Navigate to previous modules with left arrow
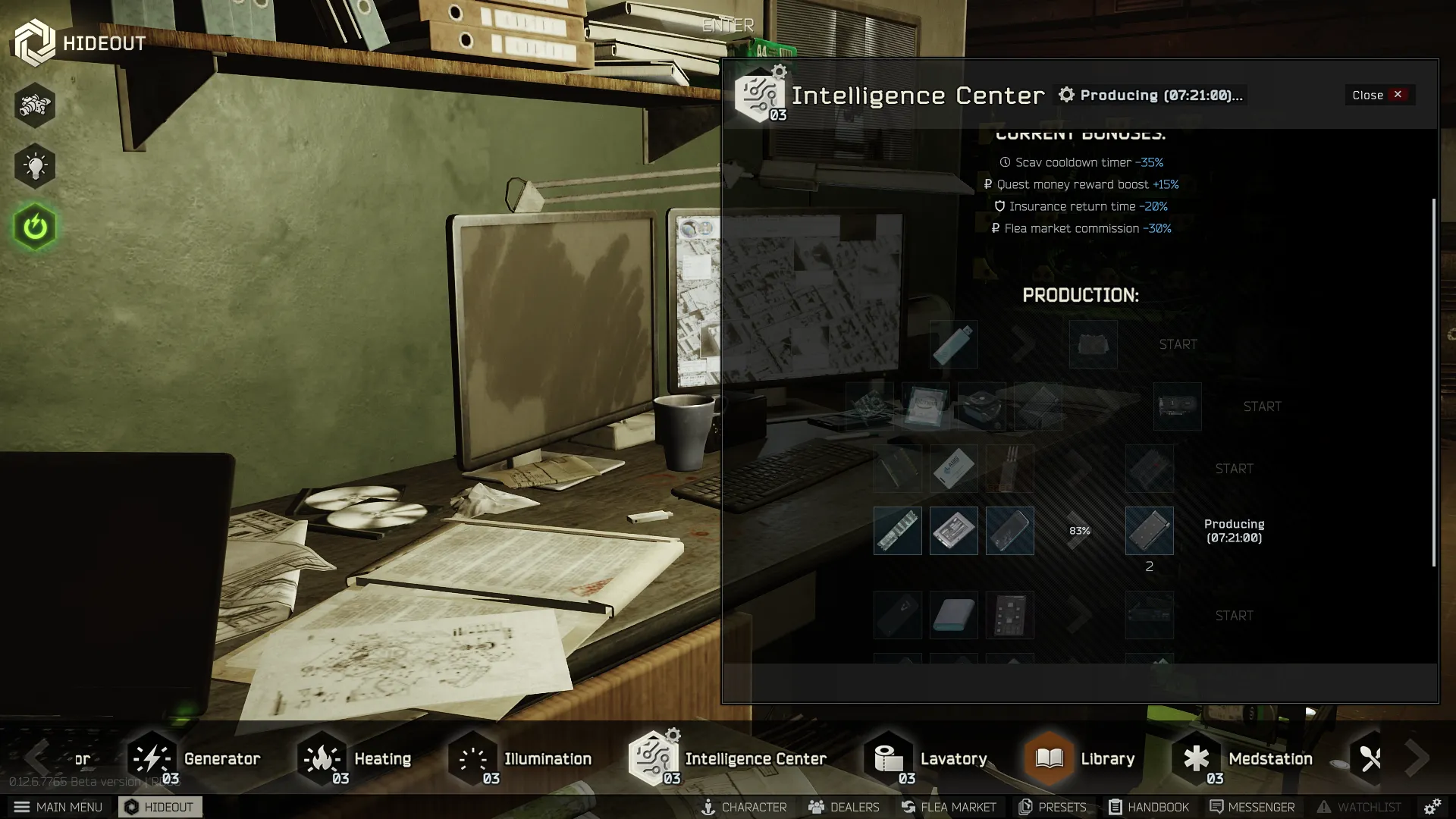Viewport: 1456px width, 819px height. click(x=36, y=758)
